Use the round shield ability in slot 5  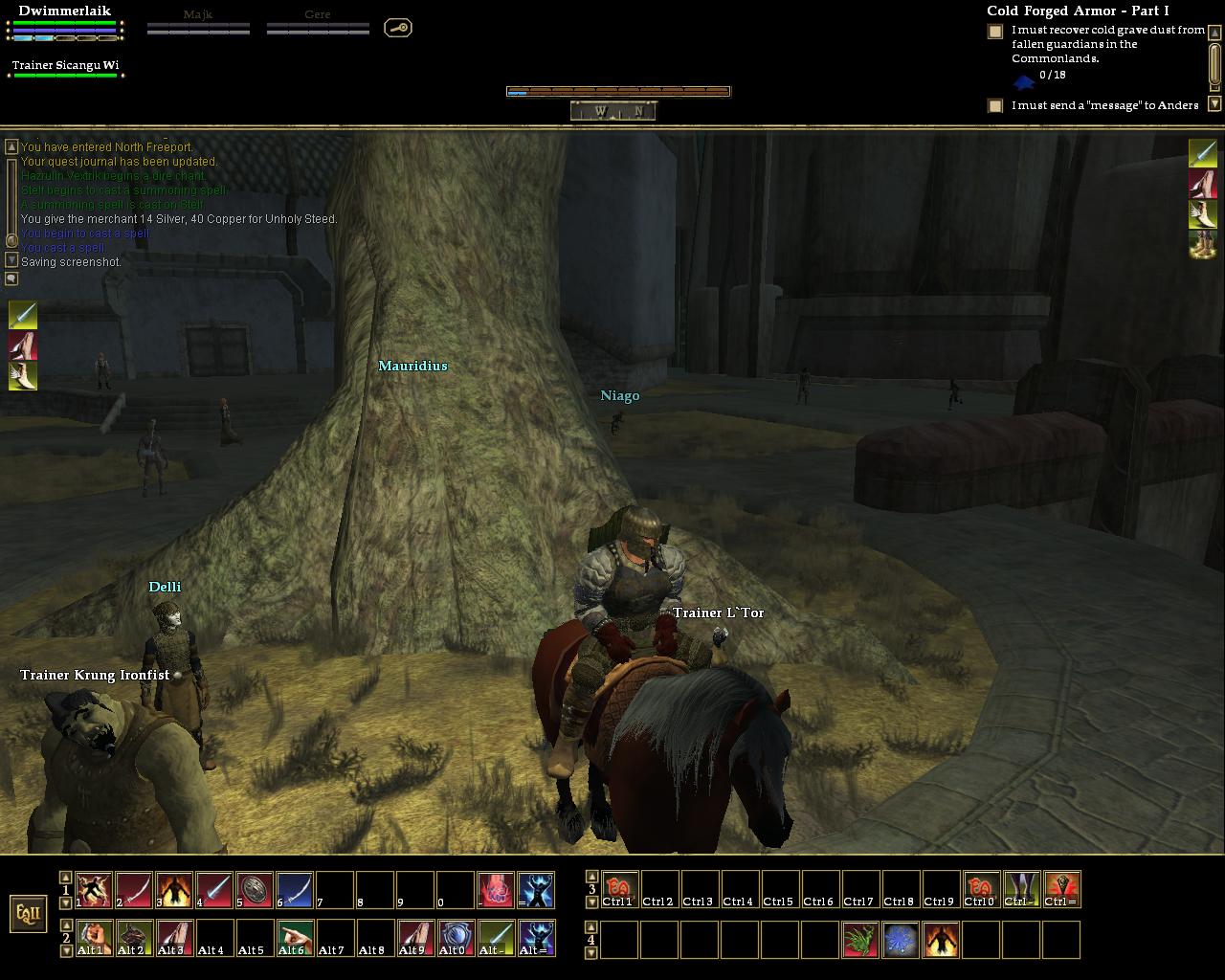[x=255, y=890]
